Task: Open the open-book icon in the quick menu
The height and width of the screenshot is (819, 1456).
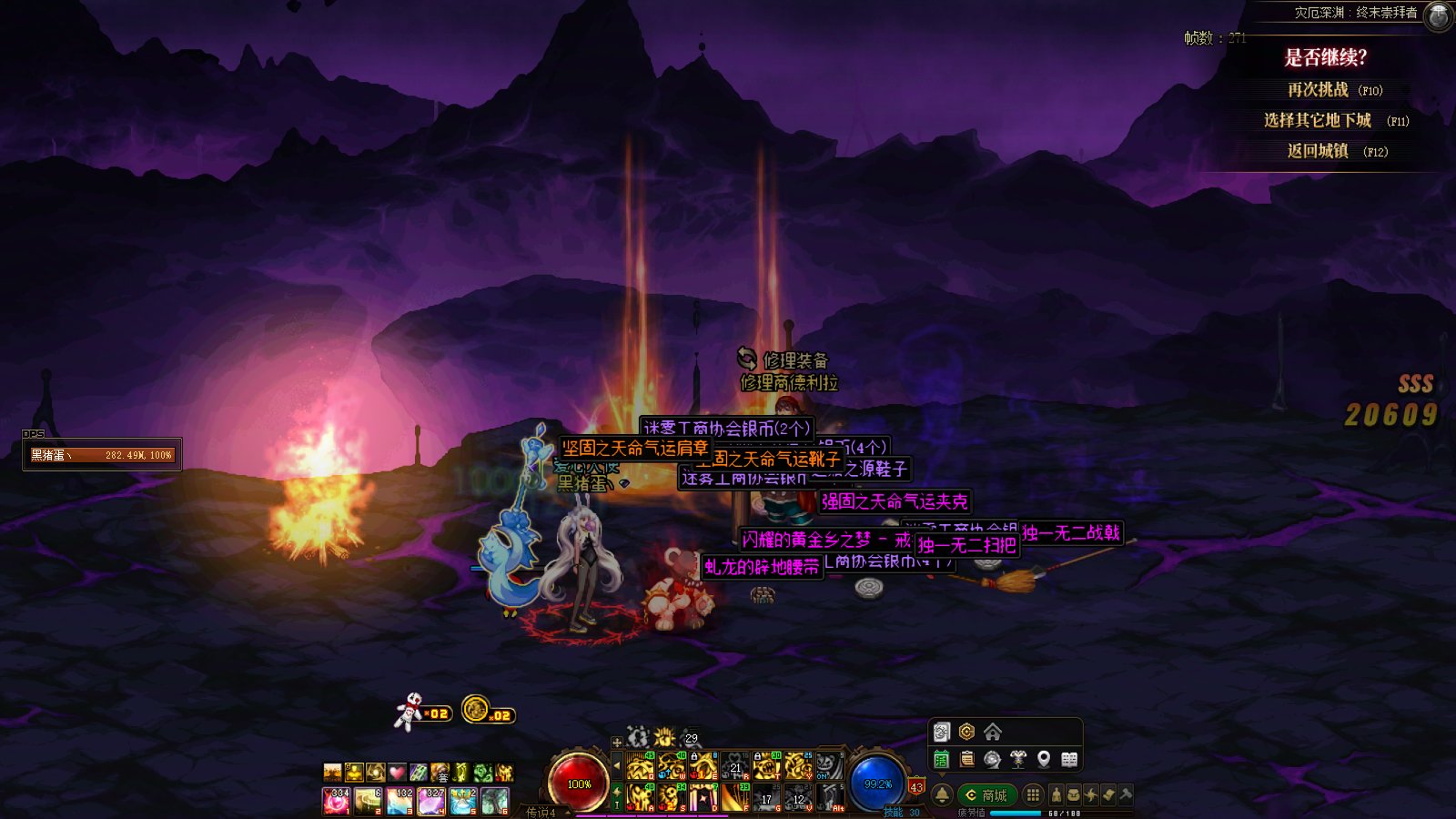Action: pyautogui.click(x=1069, y=759)
